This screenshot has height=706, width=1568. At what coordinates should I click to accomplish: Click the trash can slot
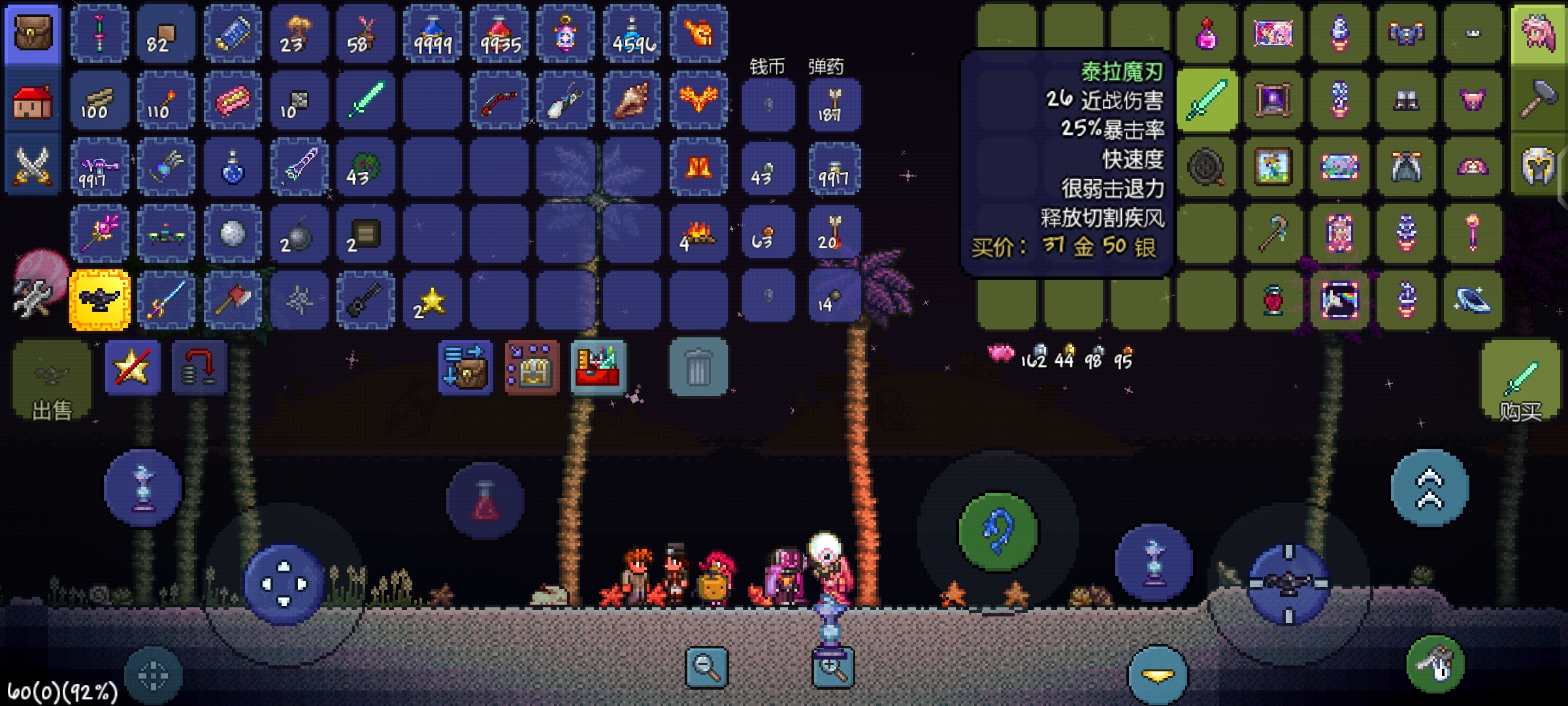[x=698, y=367]
